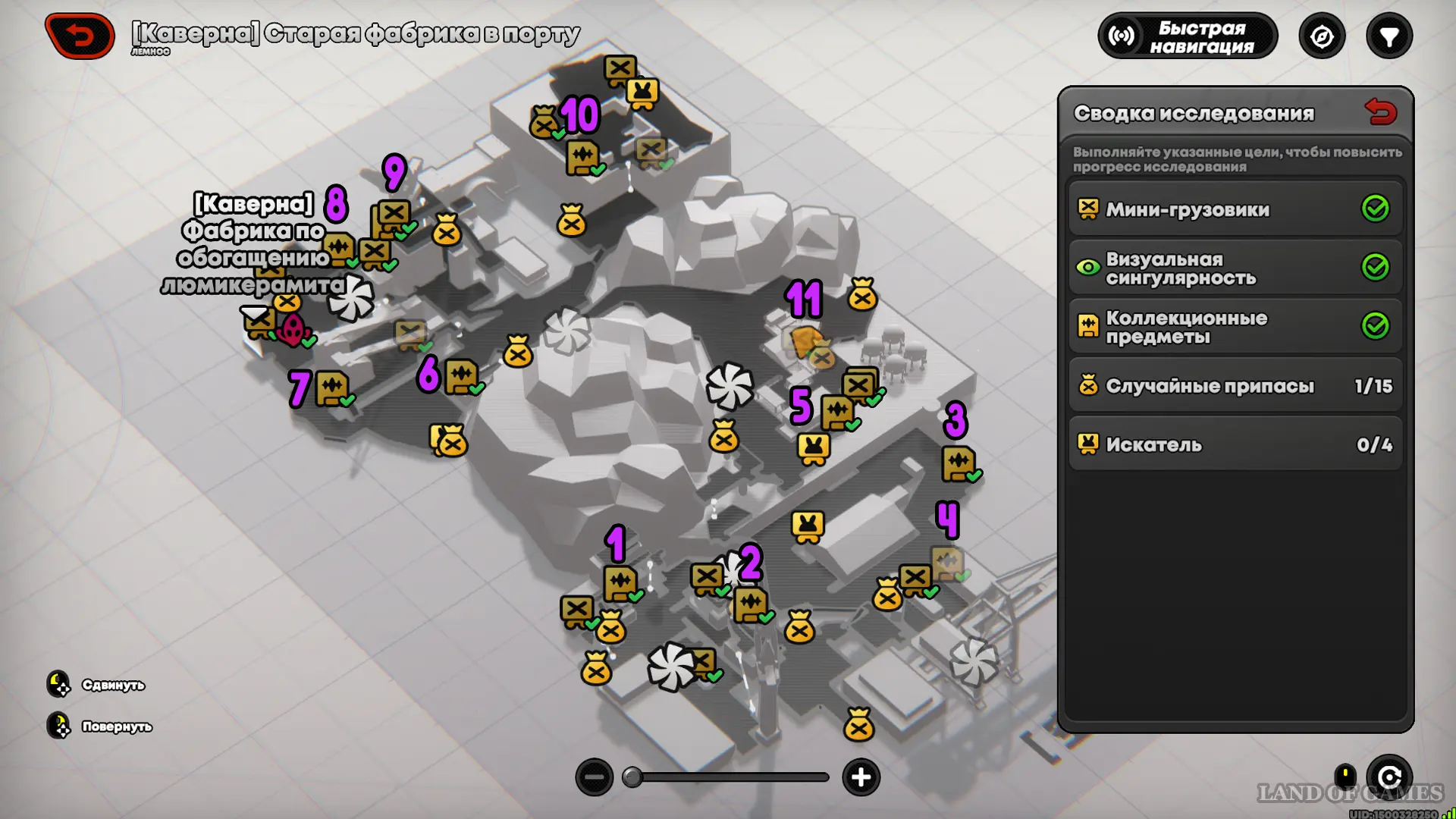Viewport: 1456px width, 819px height.
Task: Close the Сводка исследования panel
Action: coord(1380,112)
